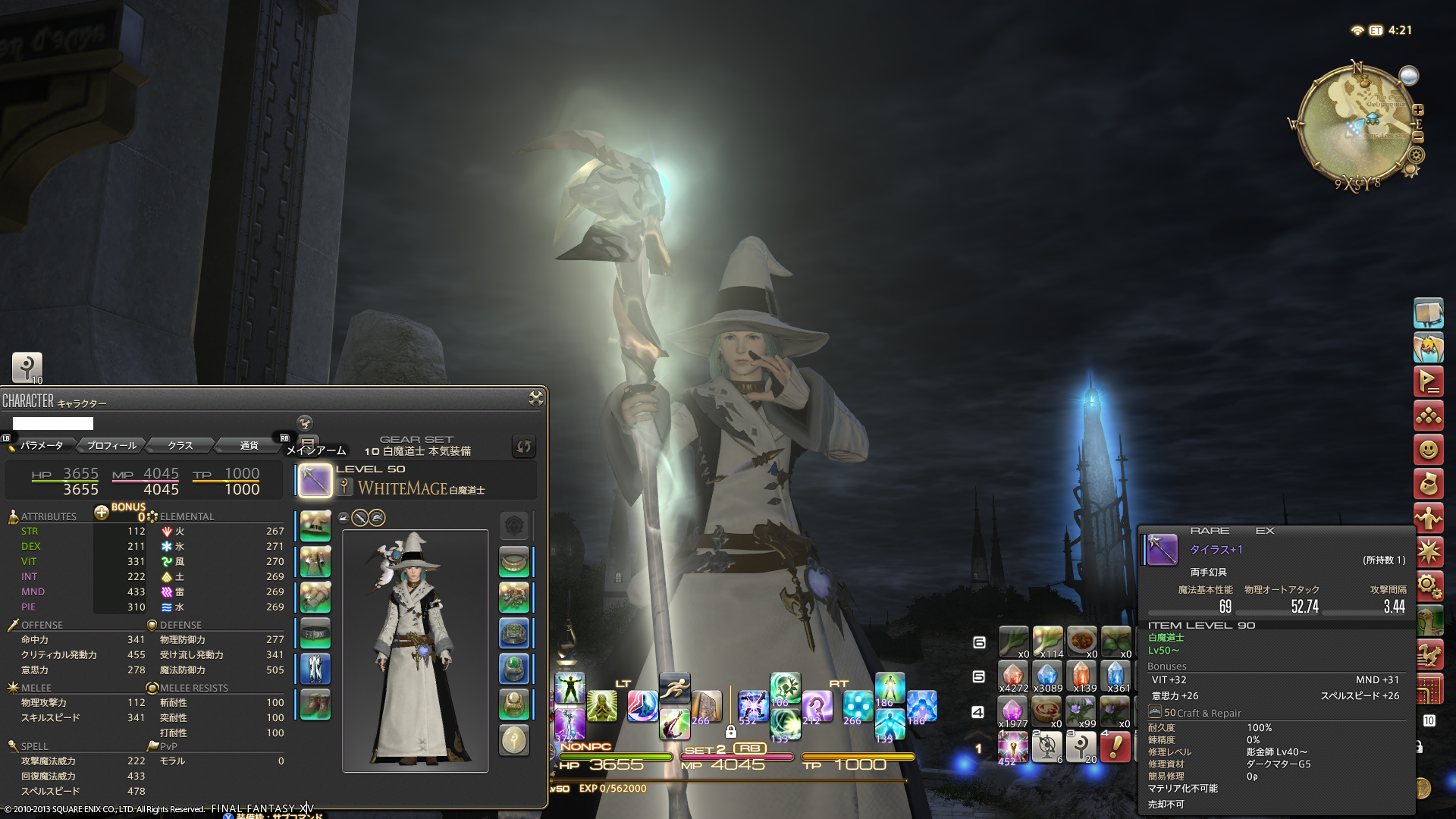The height and width of the screenshot is (819, 1456).
Task: Use the red crystal x4272 item slot
Action: click(1013, 675)
